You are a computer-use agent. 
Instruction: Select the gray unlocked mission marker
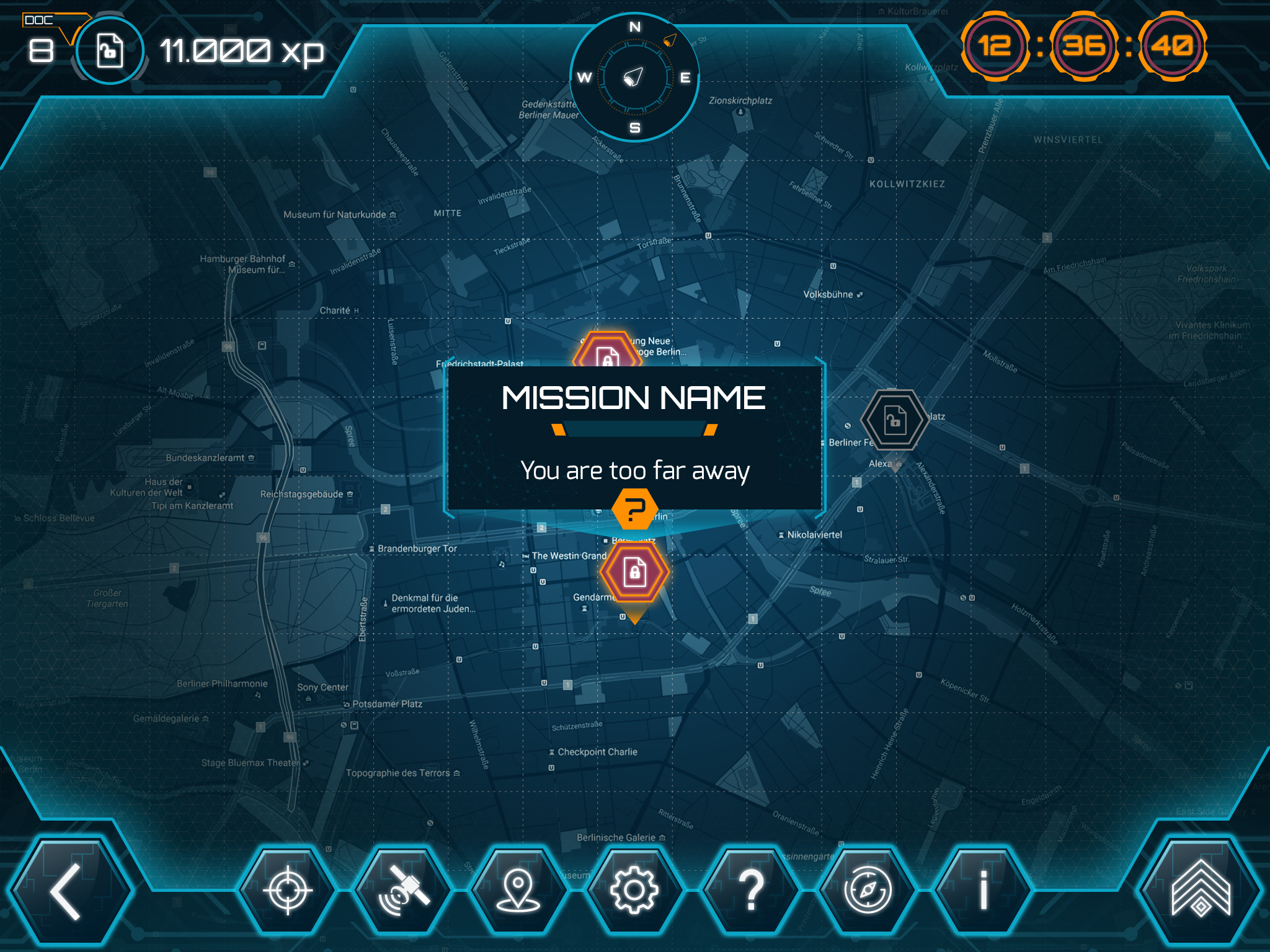point(894,420)
